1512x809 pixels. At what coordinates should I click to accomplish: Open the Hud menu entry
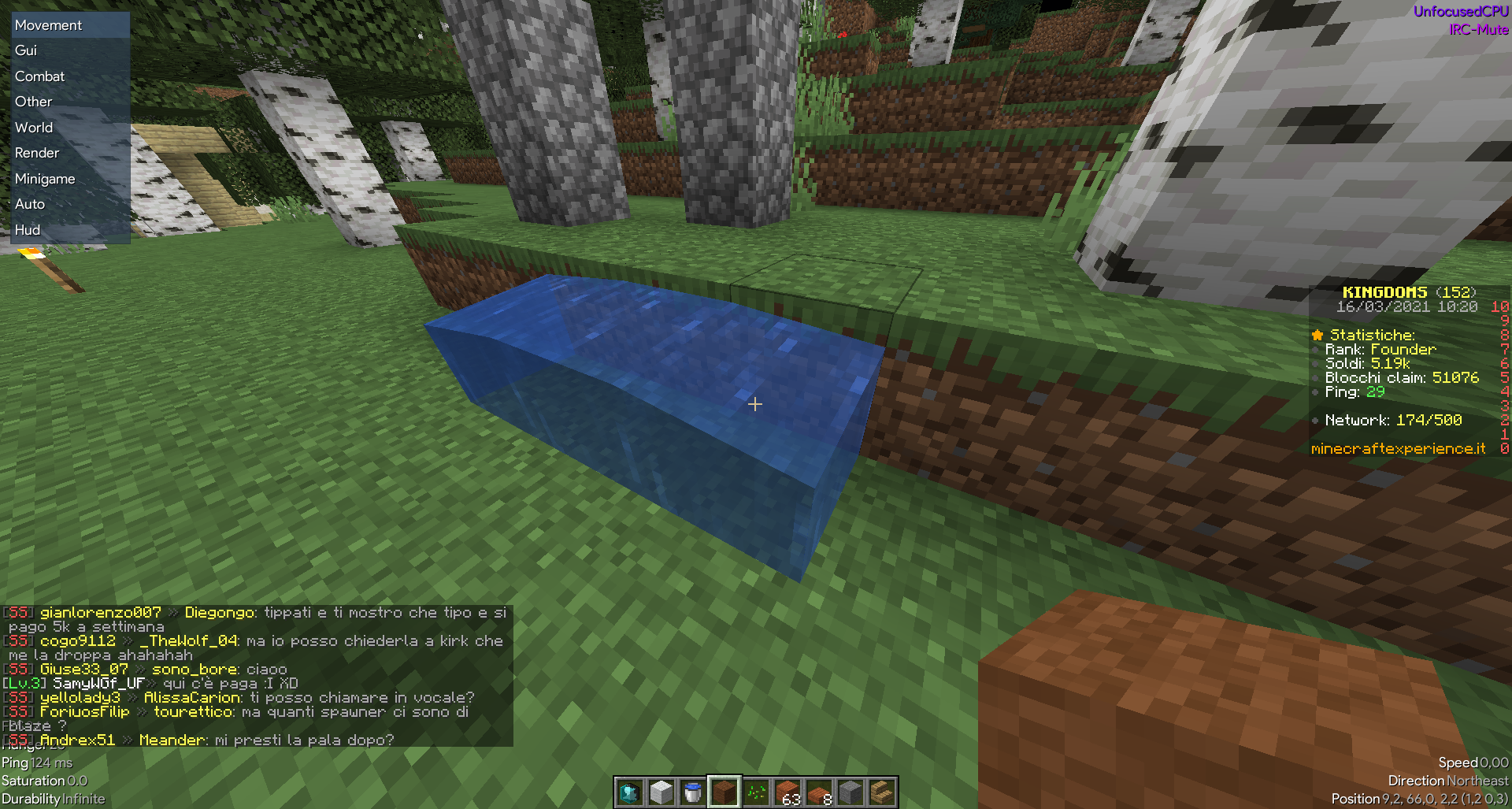click(x=28, y=229)
